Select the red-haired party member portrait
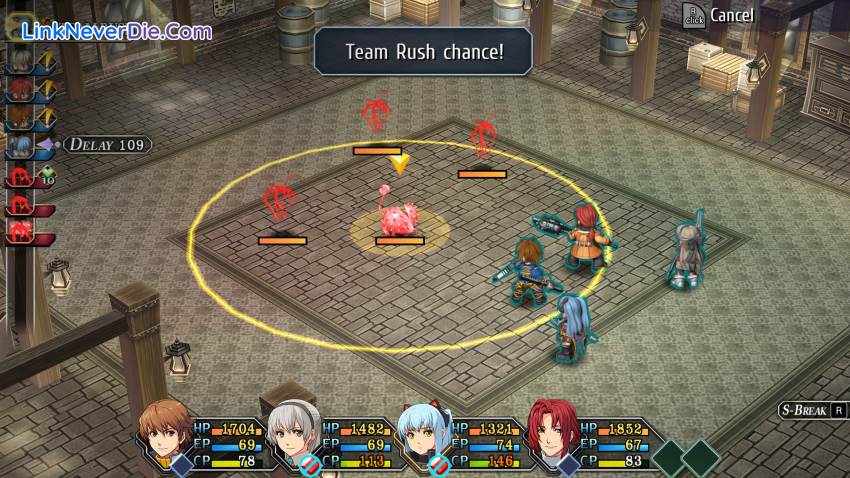The height and width of the screenshot is (478, 850). coord(551,432)
